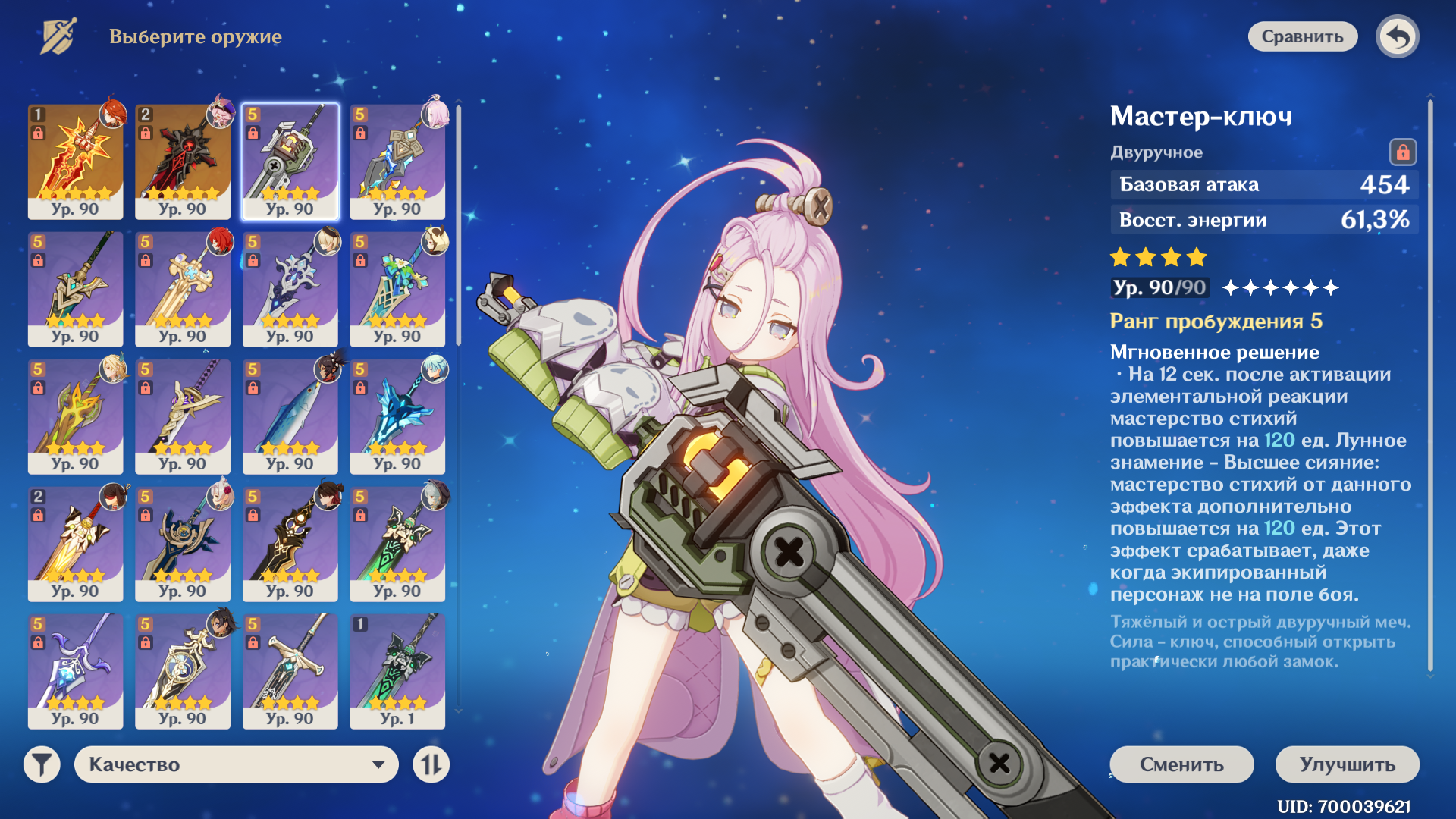Open weapon enhancement with Улучшить

[1347, 764]
